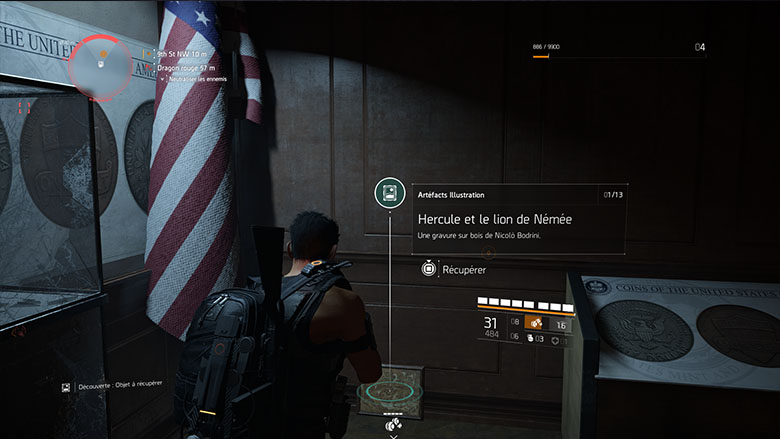
Task: Select the Dragon rouge mission tracker
Action: [x=182, y=66]
